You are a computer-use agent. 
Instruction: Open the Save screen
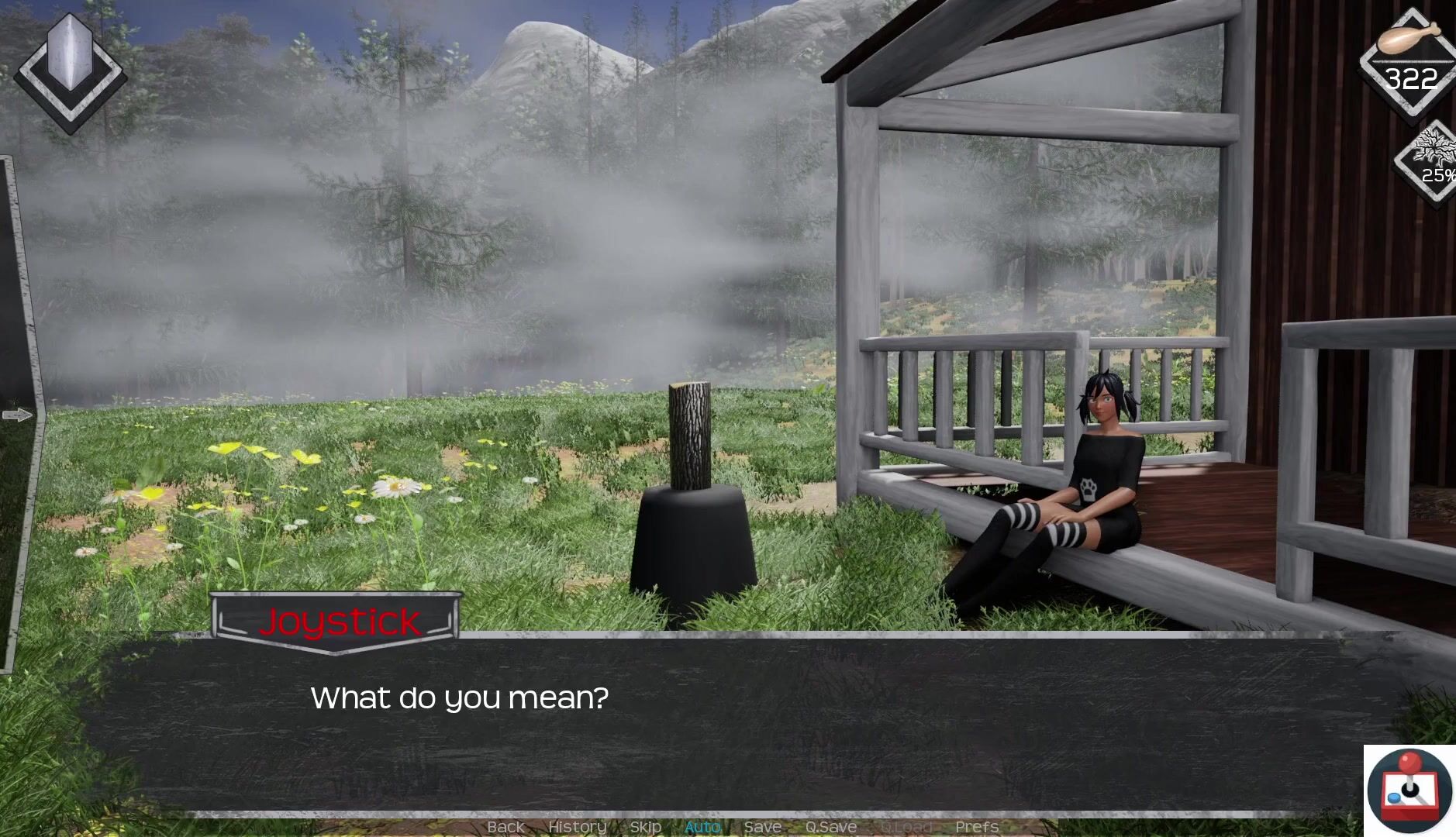[762, 827]
